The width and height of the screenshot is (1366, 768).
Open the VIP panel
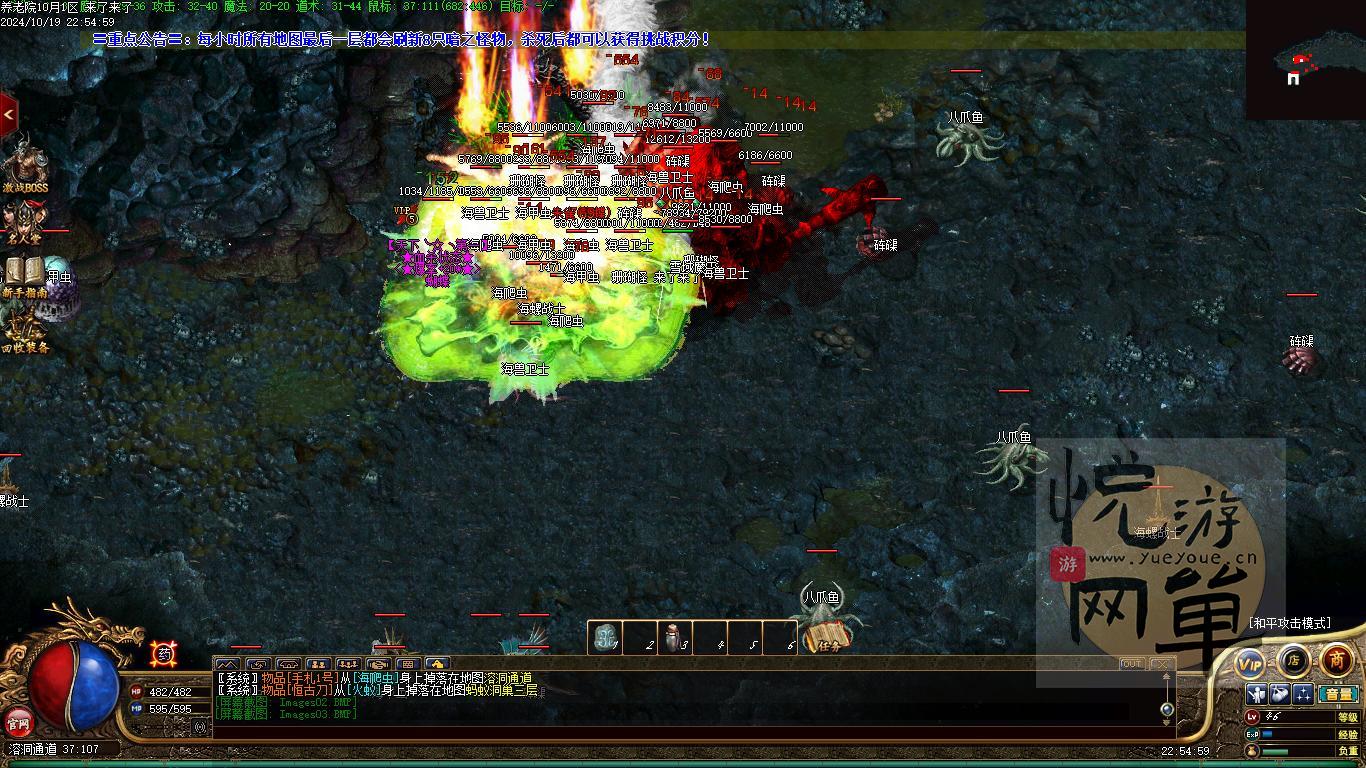[x=1250, y=663]
